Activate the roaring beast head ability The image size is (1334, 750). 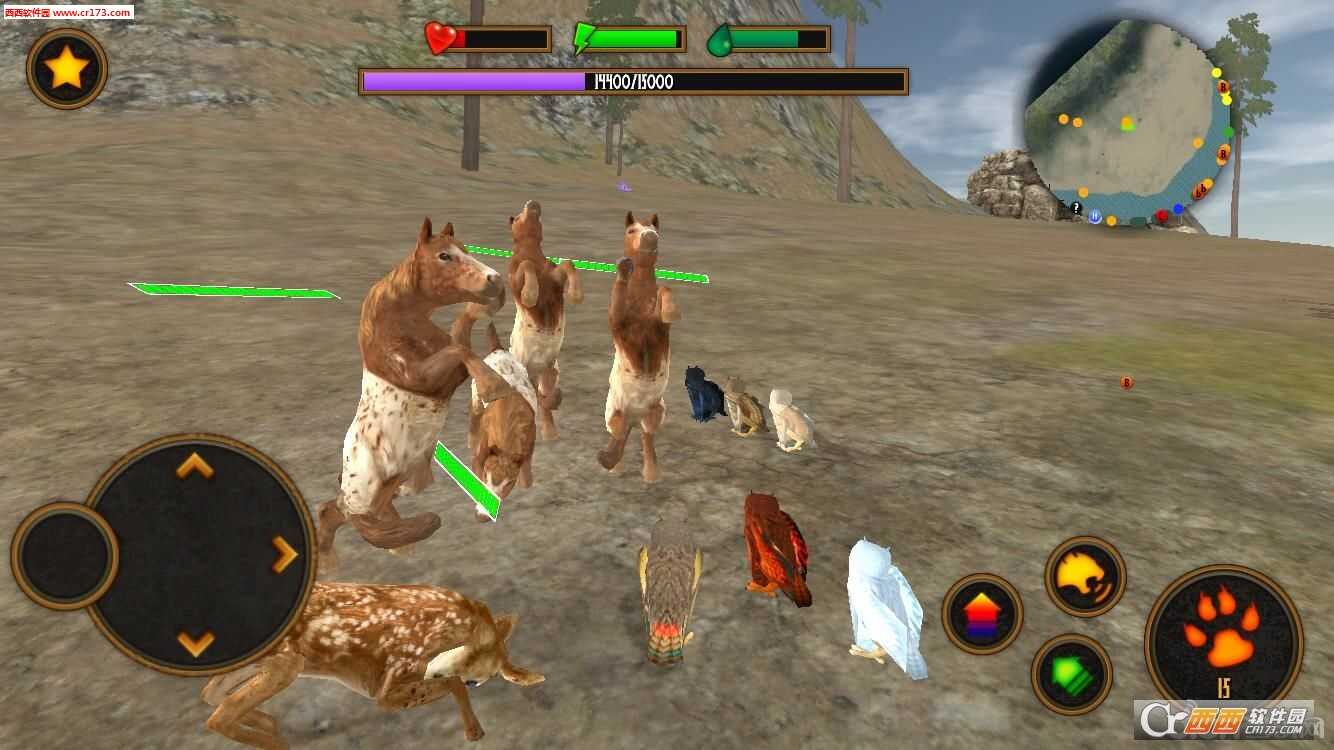pyautogui.click(x=1085, y=577)
